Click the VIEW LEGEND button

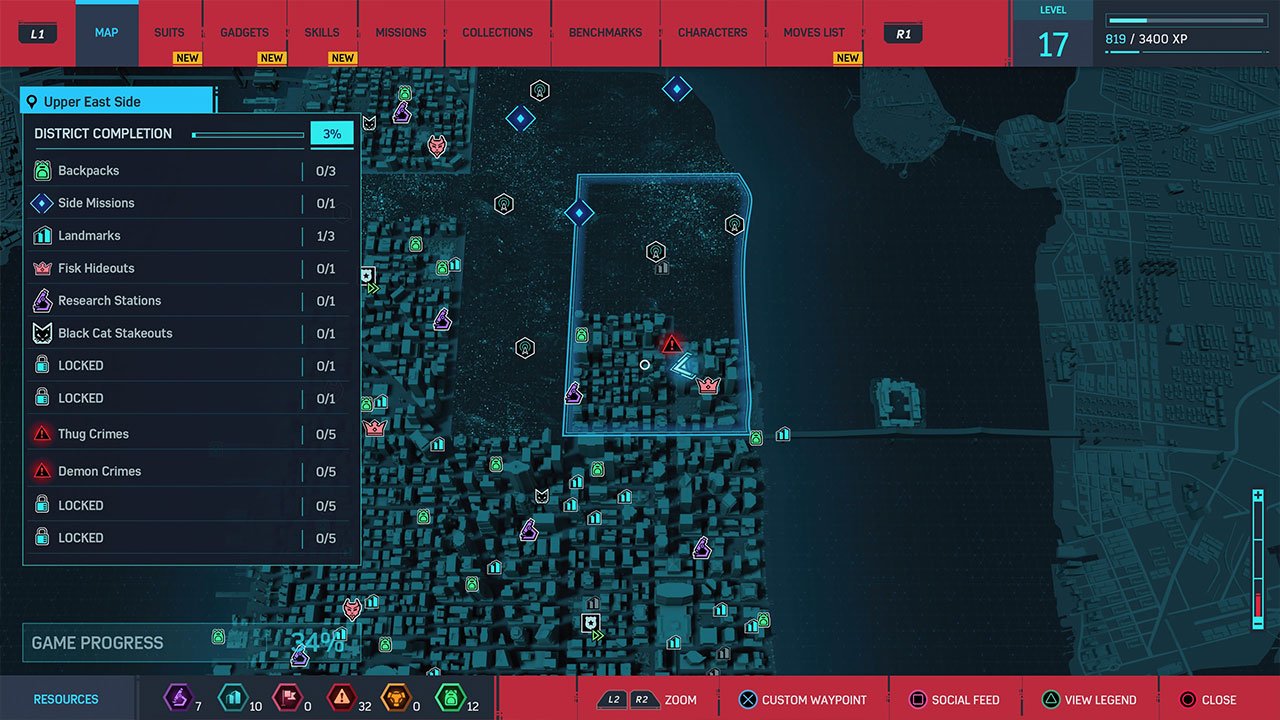pyautogui.click(x=1090, y=699)
